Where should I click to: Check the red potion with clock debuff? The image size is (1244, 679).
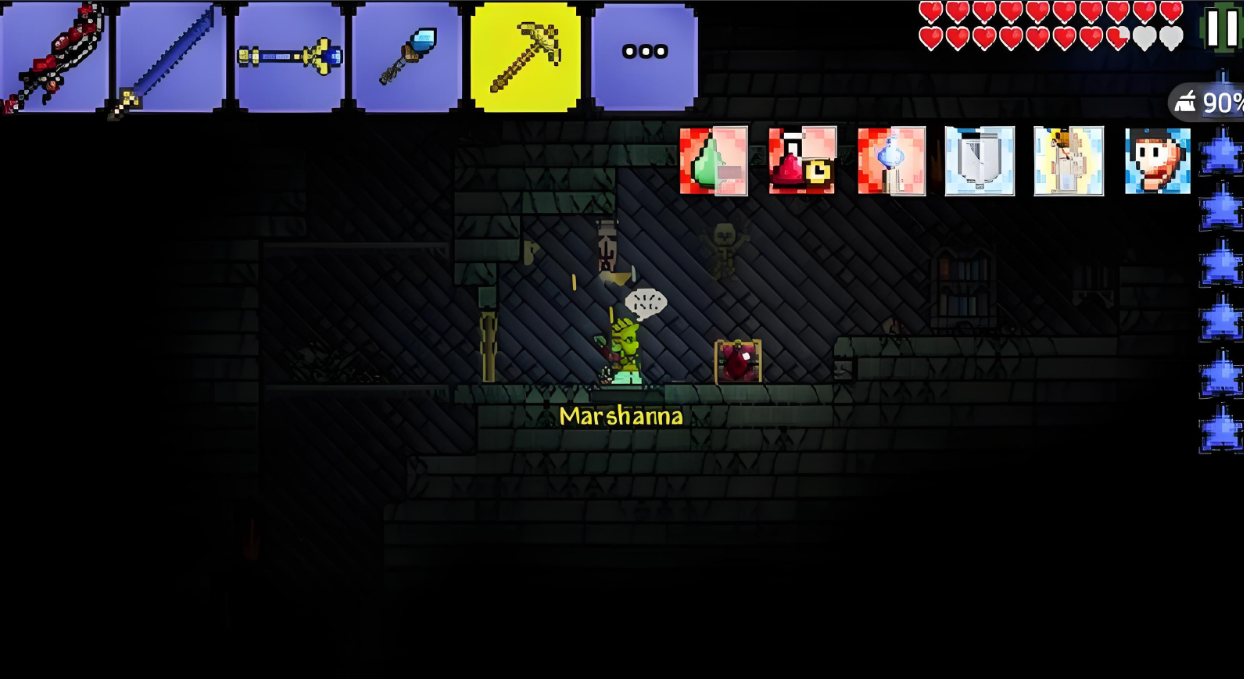tap(802, 160)
